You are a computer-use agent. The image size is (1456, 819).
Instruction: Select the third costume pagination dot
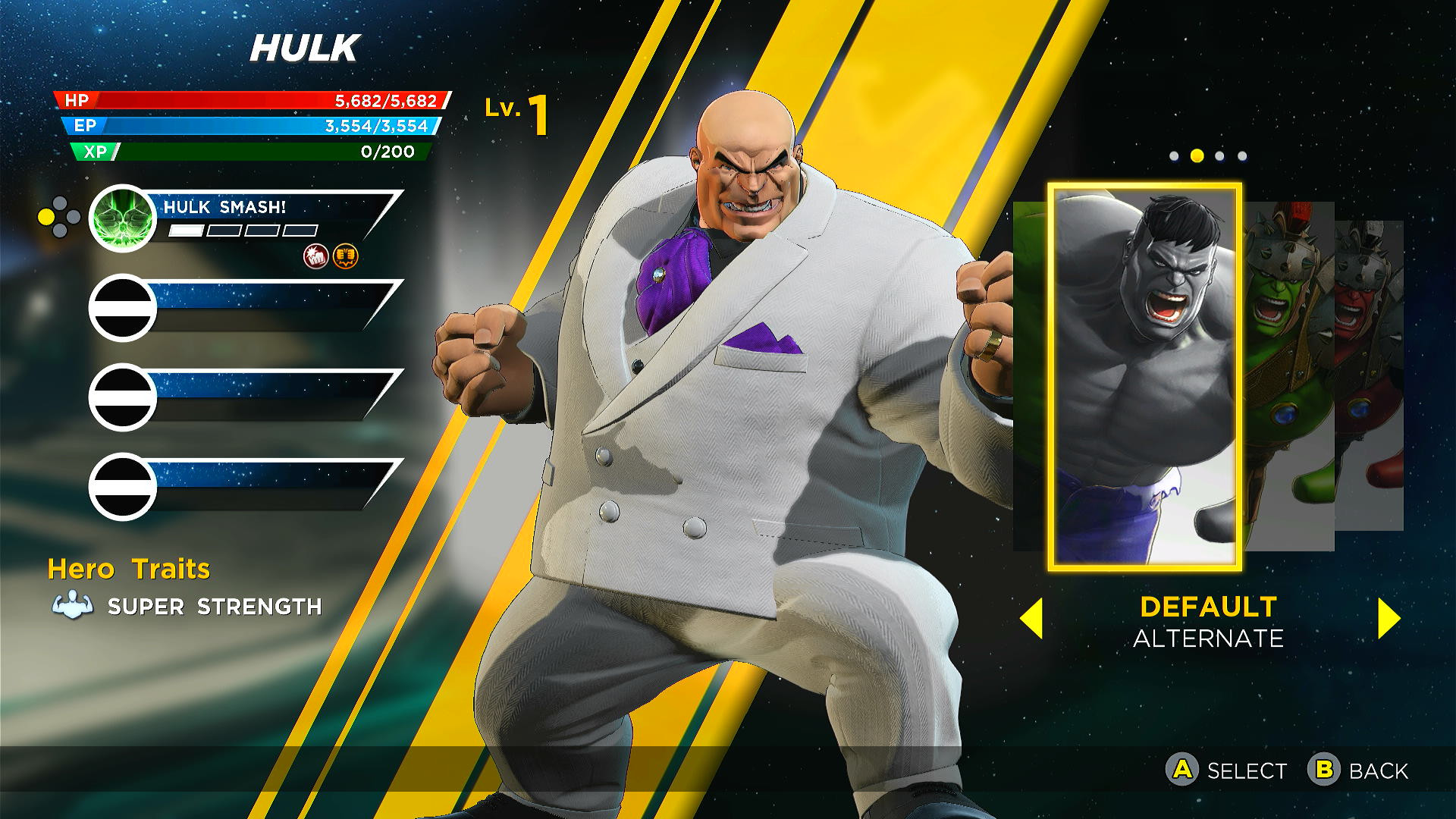pyautogui.click(x=1219, y=155)
